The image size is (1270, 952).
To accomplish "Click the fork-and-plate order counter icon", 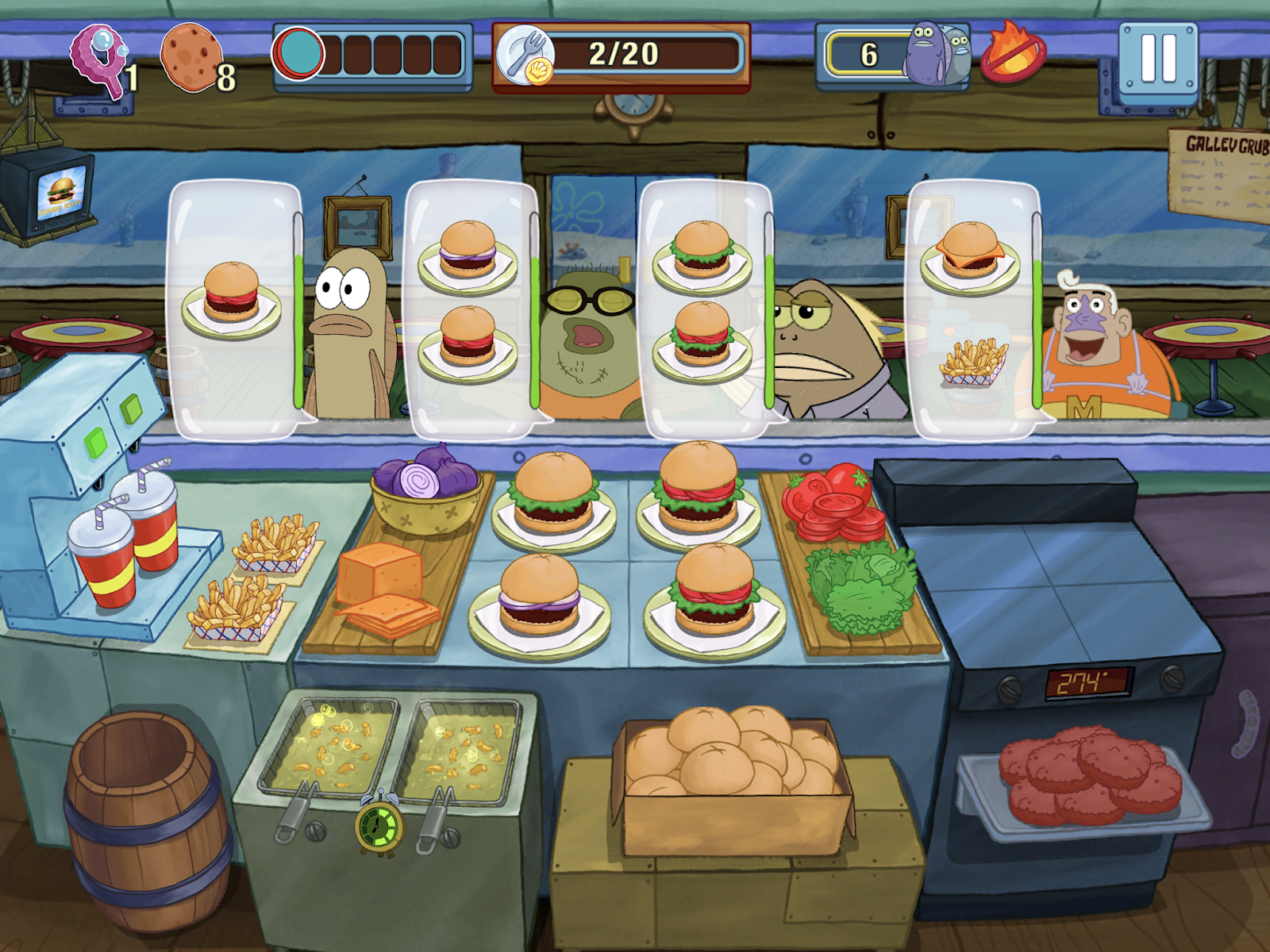I will 525,53.
